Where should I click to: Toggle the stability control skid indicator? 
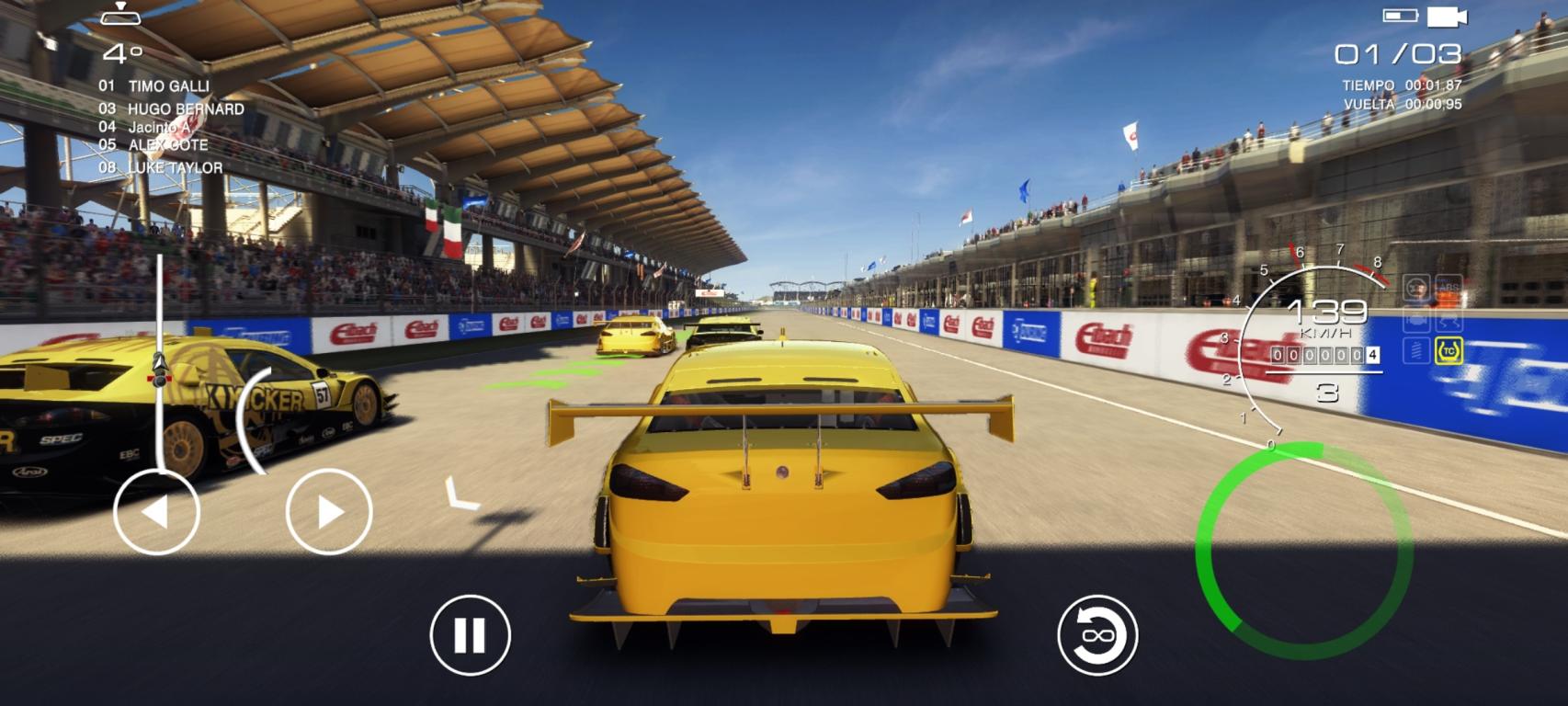click(1449, 322)
